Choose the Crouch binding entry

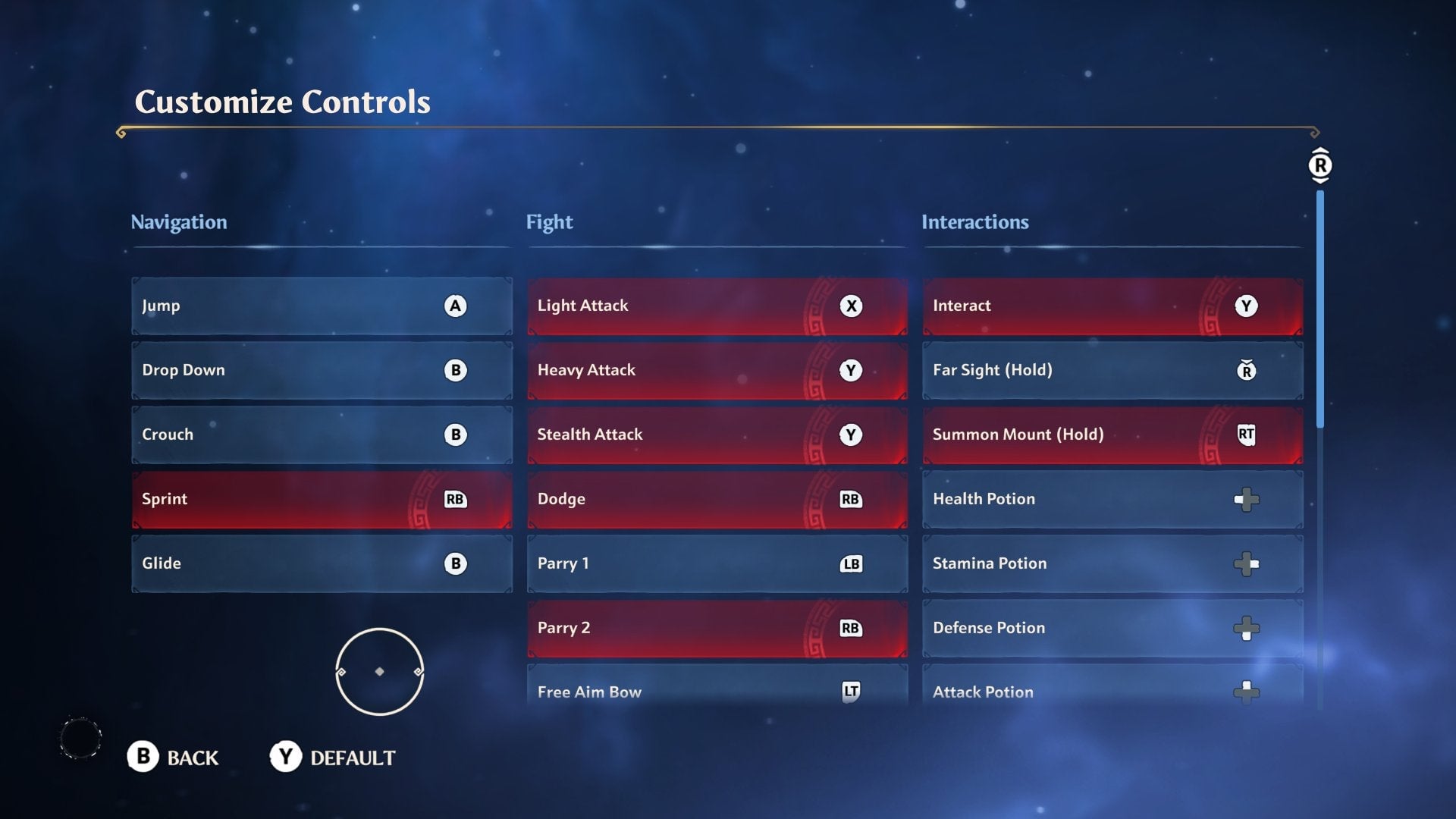pos(322,435)
